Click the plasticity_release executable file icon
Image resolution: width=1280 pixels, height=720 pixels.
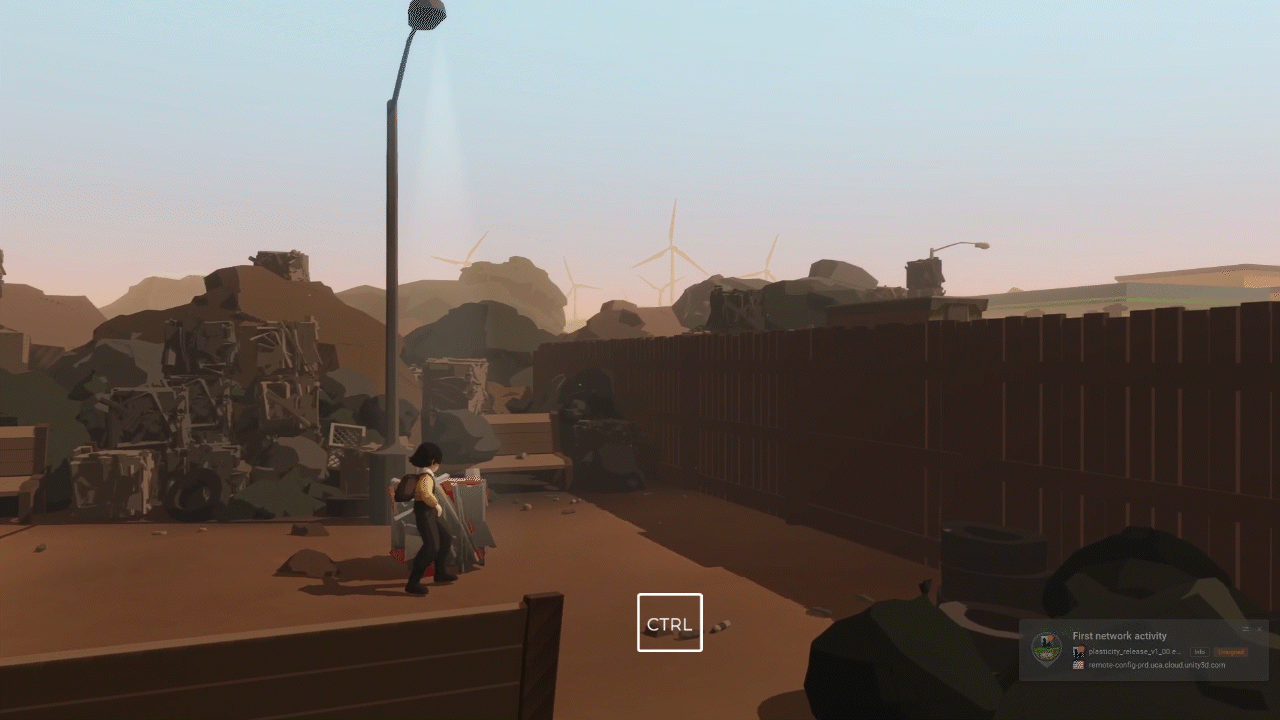point(1077,651)
